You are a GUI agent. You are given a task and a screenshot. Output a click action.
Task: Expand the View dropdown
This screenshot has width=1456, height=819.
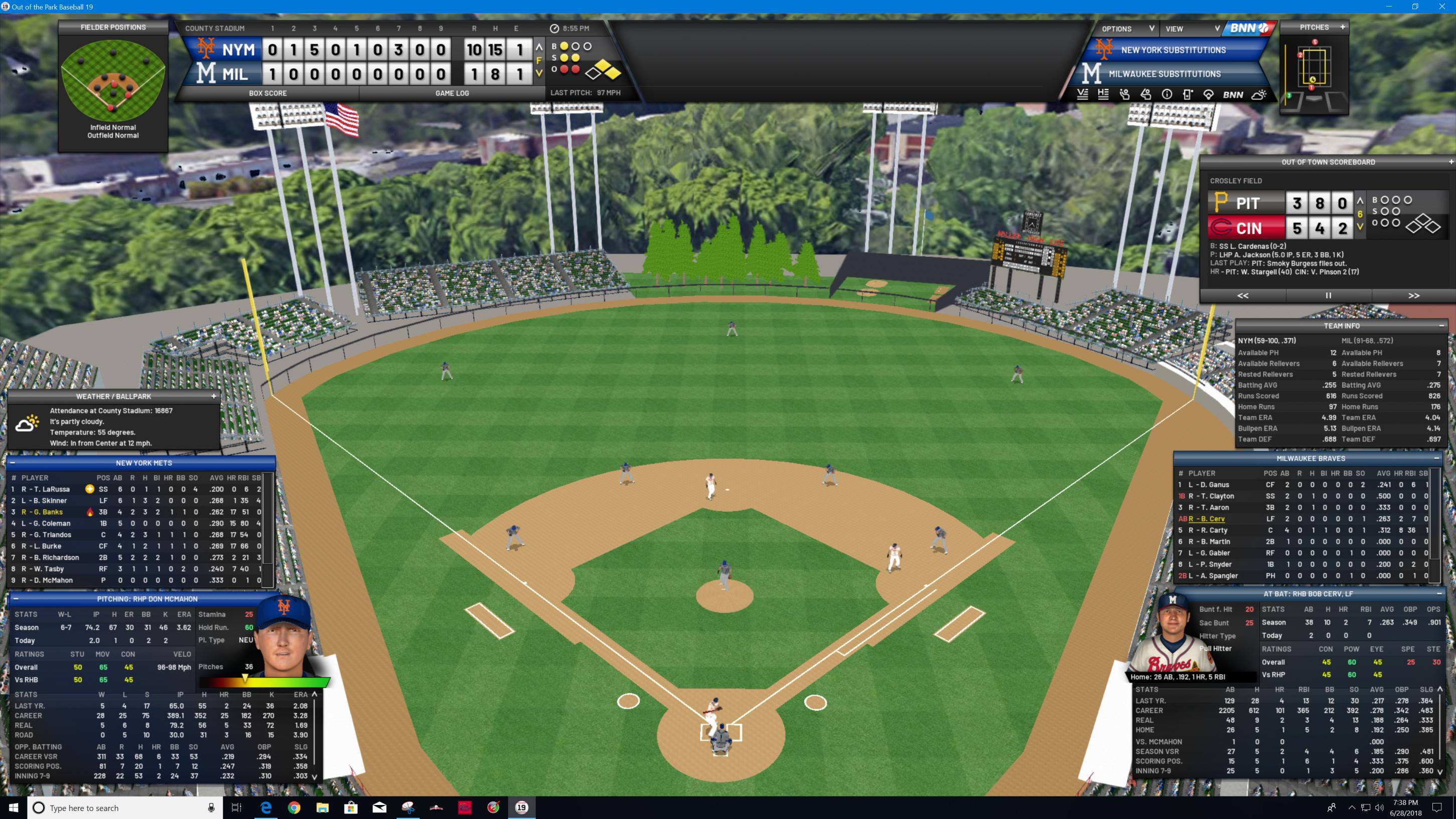click(x=1191, y=29)
